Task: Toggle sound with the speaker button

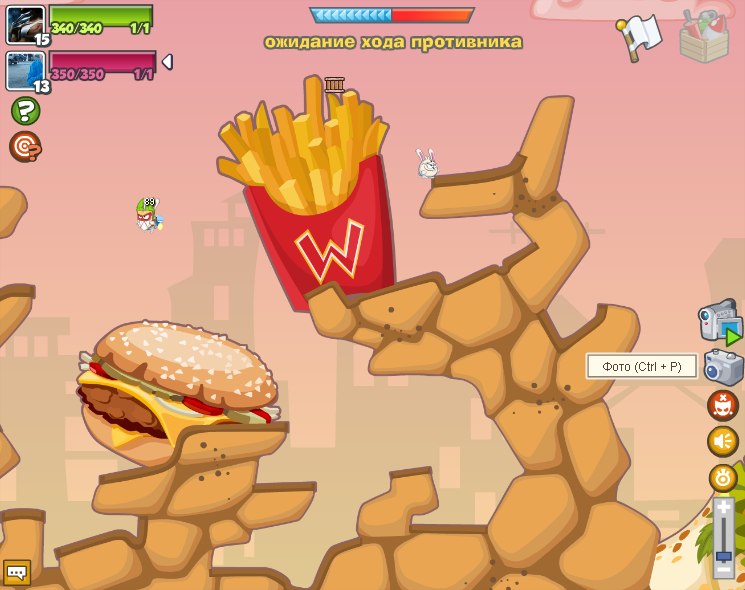Action: [x=722, y=441]
